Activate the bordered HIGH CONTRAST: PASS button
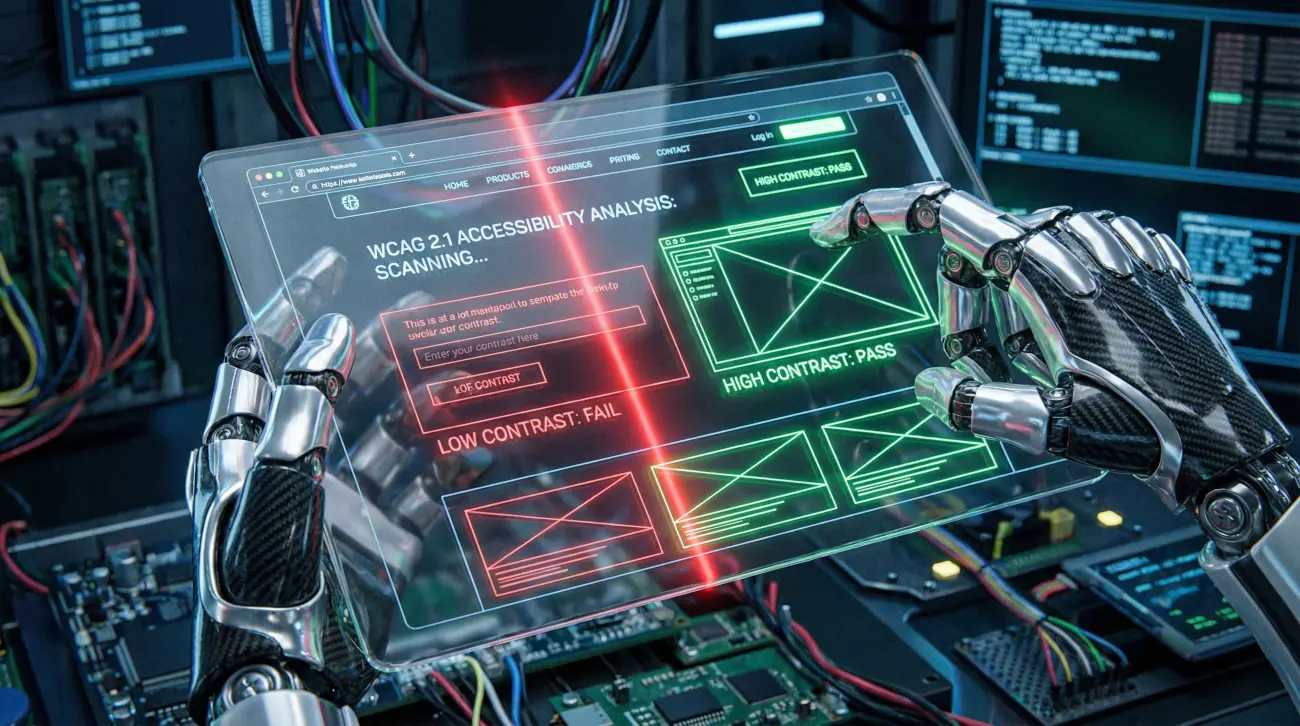The image size is (1300, 726). [x=802, y=175]
